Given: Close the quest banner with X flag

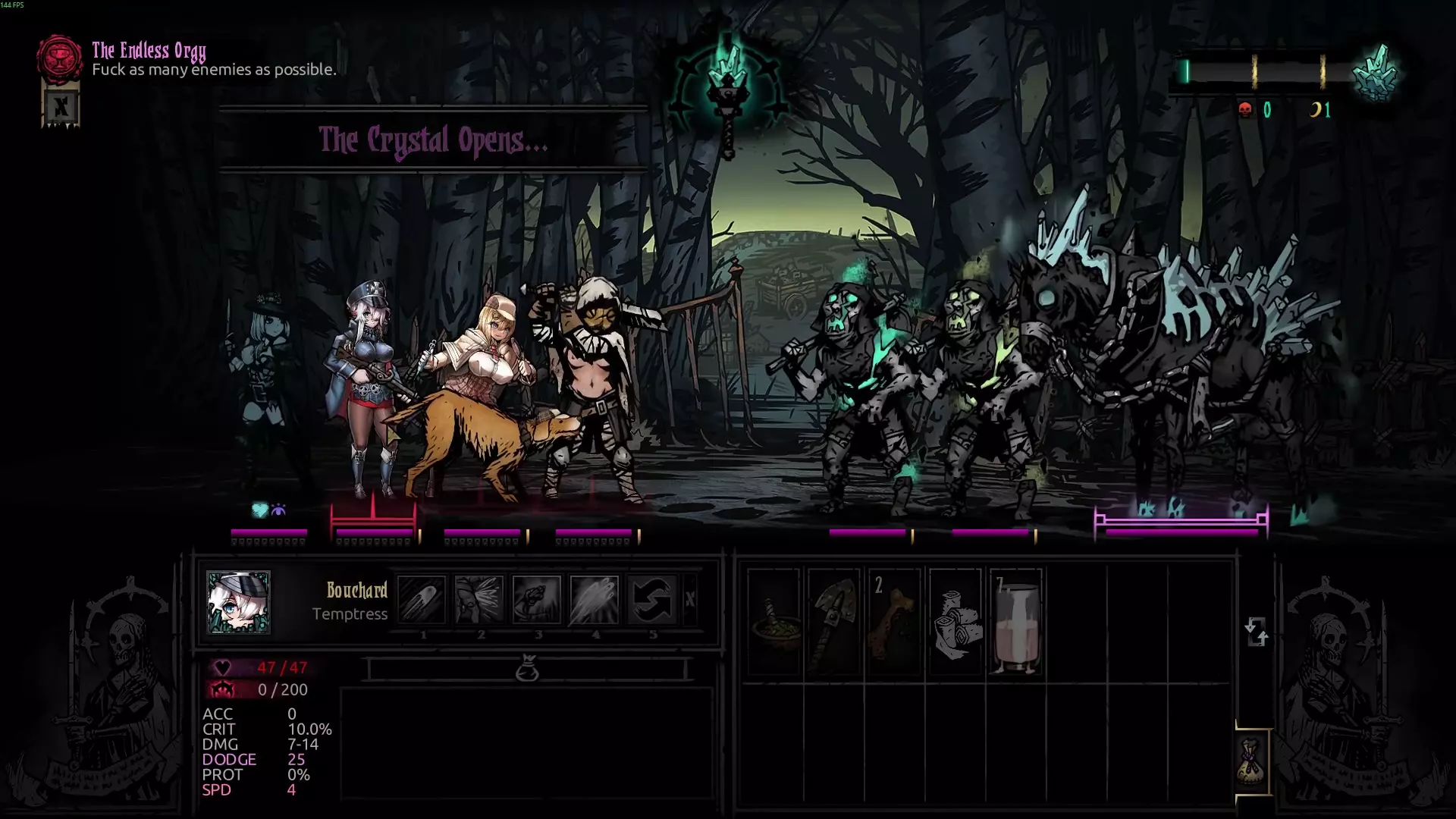Looking at the screenshot, I should coord(61,108).
